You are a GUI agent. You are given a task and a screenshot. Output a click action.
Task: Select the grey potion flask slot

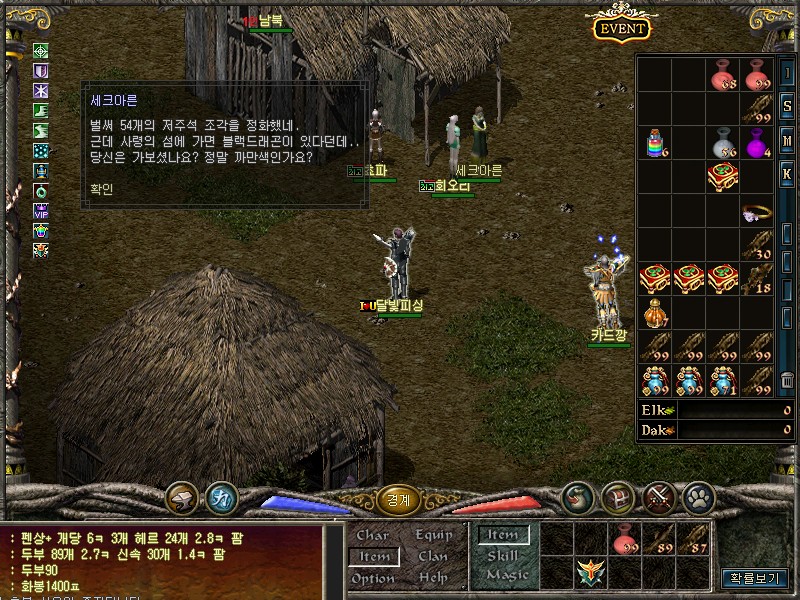pos(723,143)
